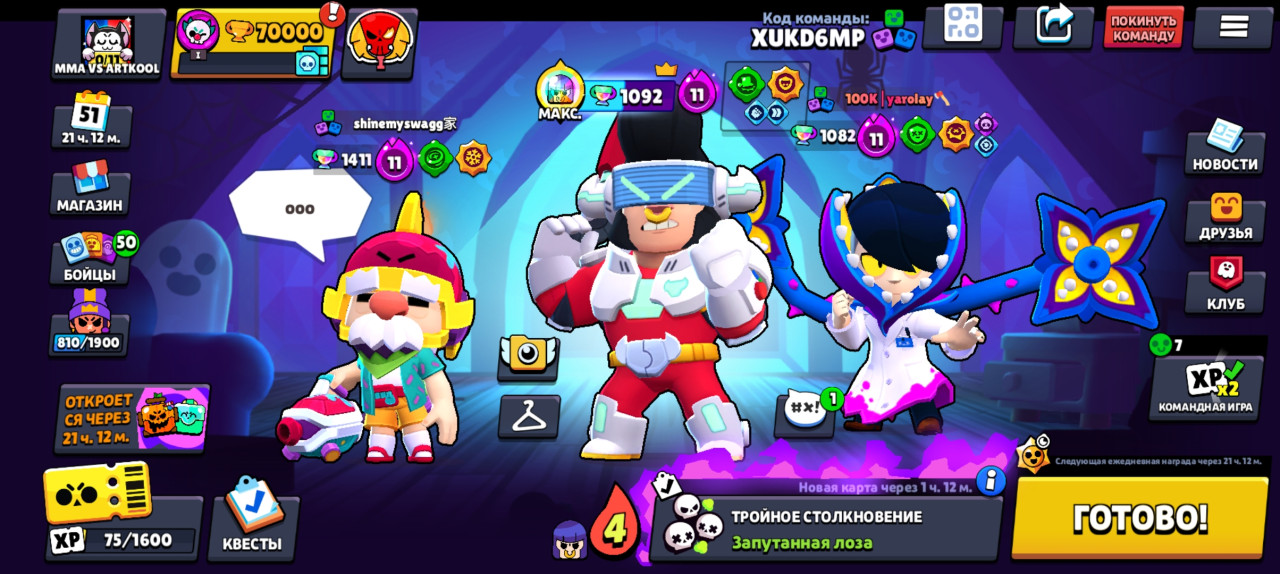The image size is (1280, 574).
Task: Open the player profile MMA VS ARTKOOL
Action: coord(108,44)
